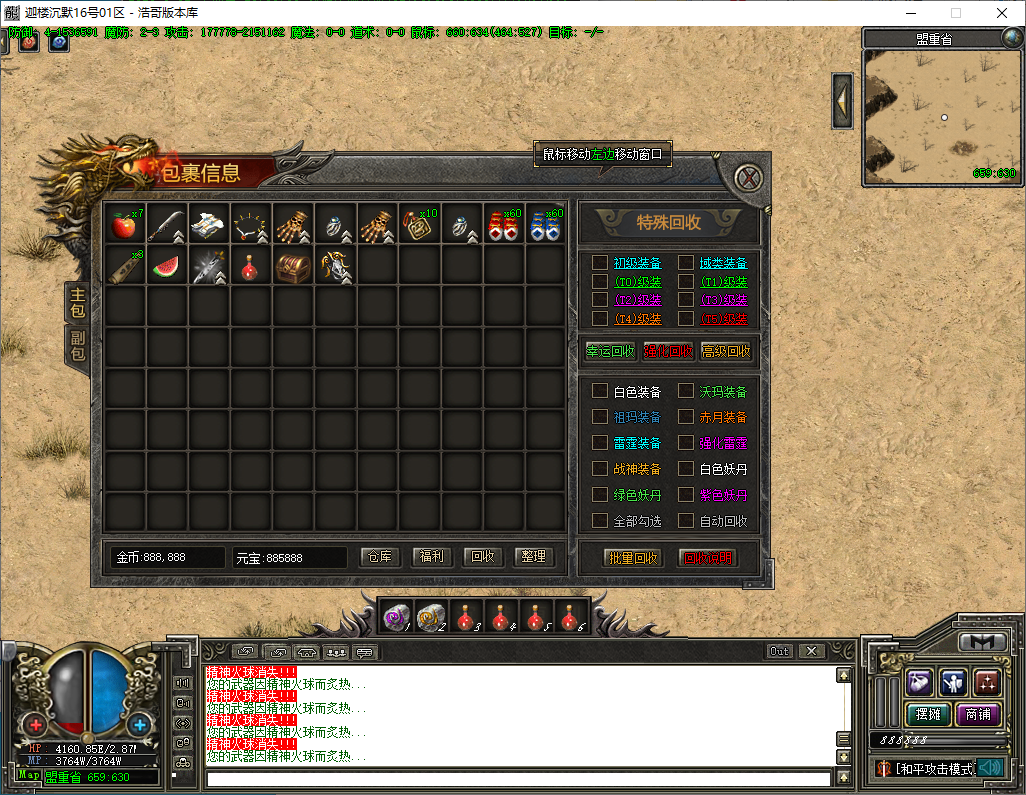Switch to the 副包 secondary bag tab
The height and width of the screenshot is (795, 1026).
[x=77, y=343]
